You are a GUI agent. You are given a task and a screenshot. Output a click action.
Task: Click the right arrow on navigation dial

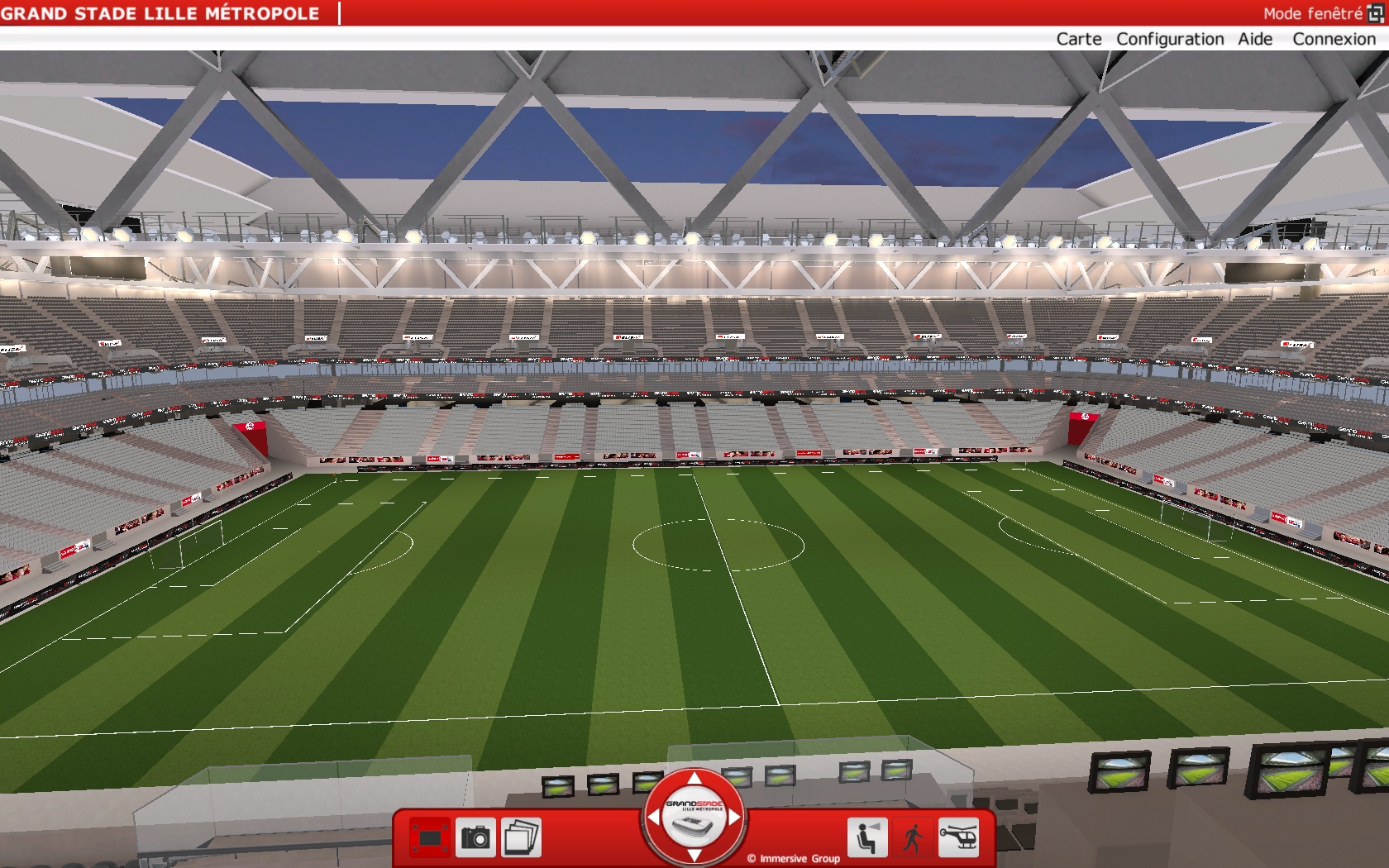[x=735, y=817]
